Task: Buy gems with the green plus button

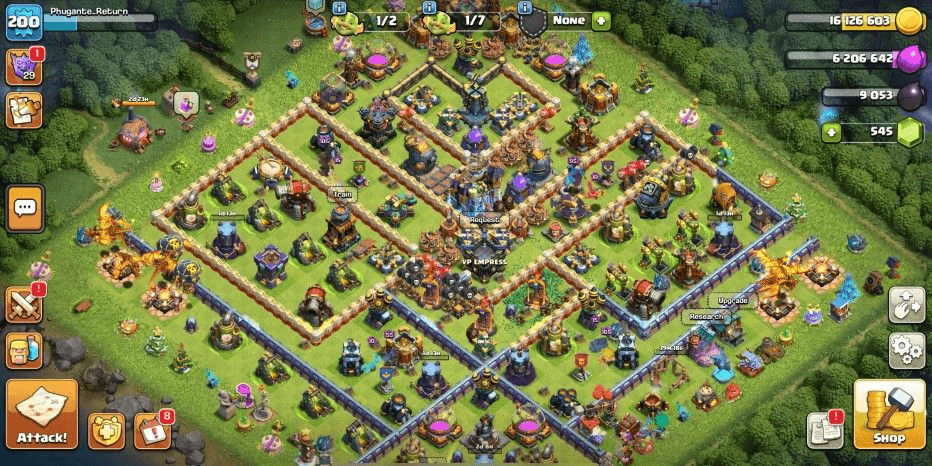Action: (x=830, y=131)
